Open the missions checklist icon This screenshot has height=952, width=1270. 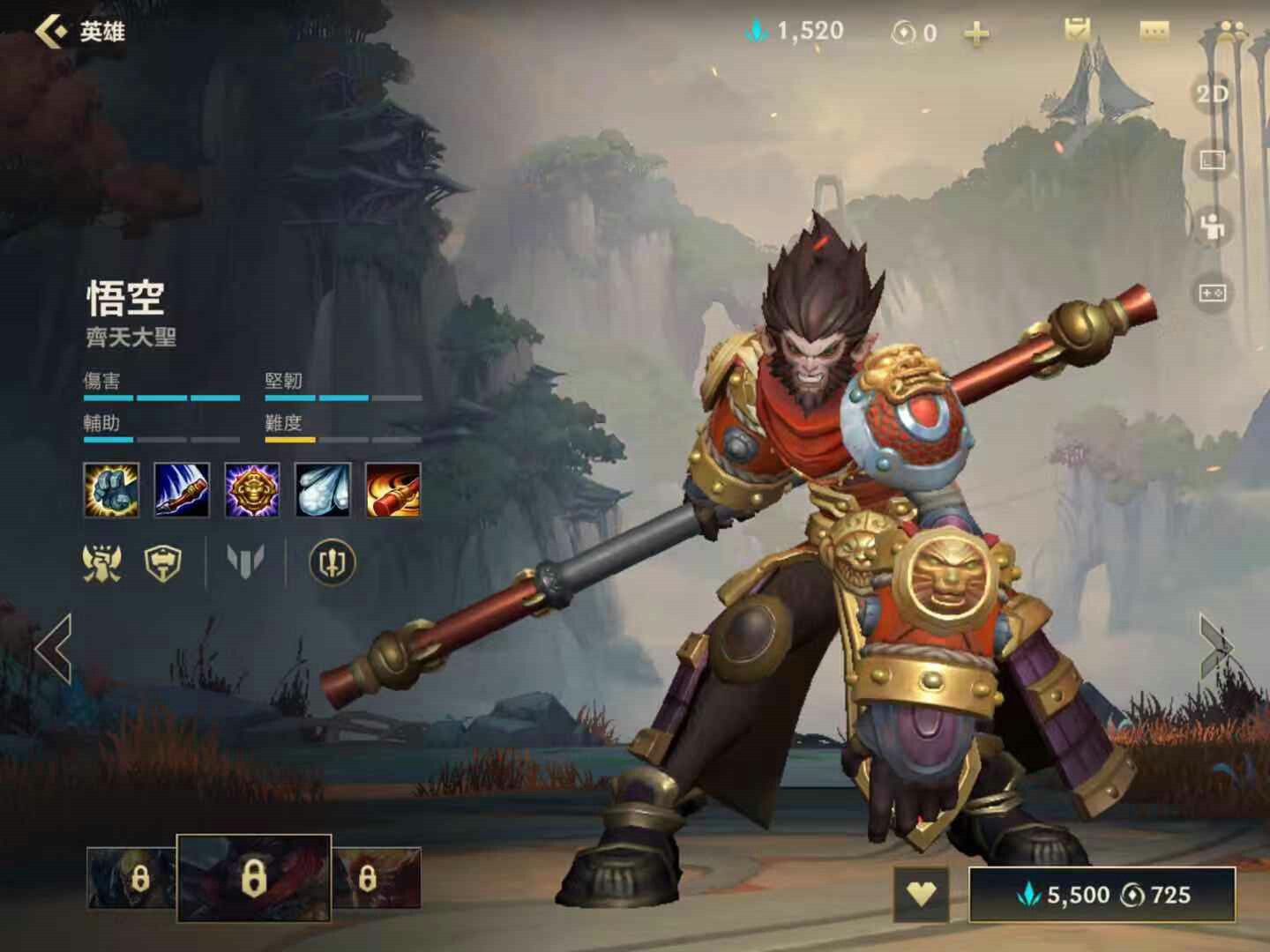pyautogui.click(x=1077, y=31)
